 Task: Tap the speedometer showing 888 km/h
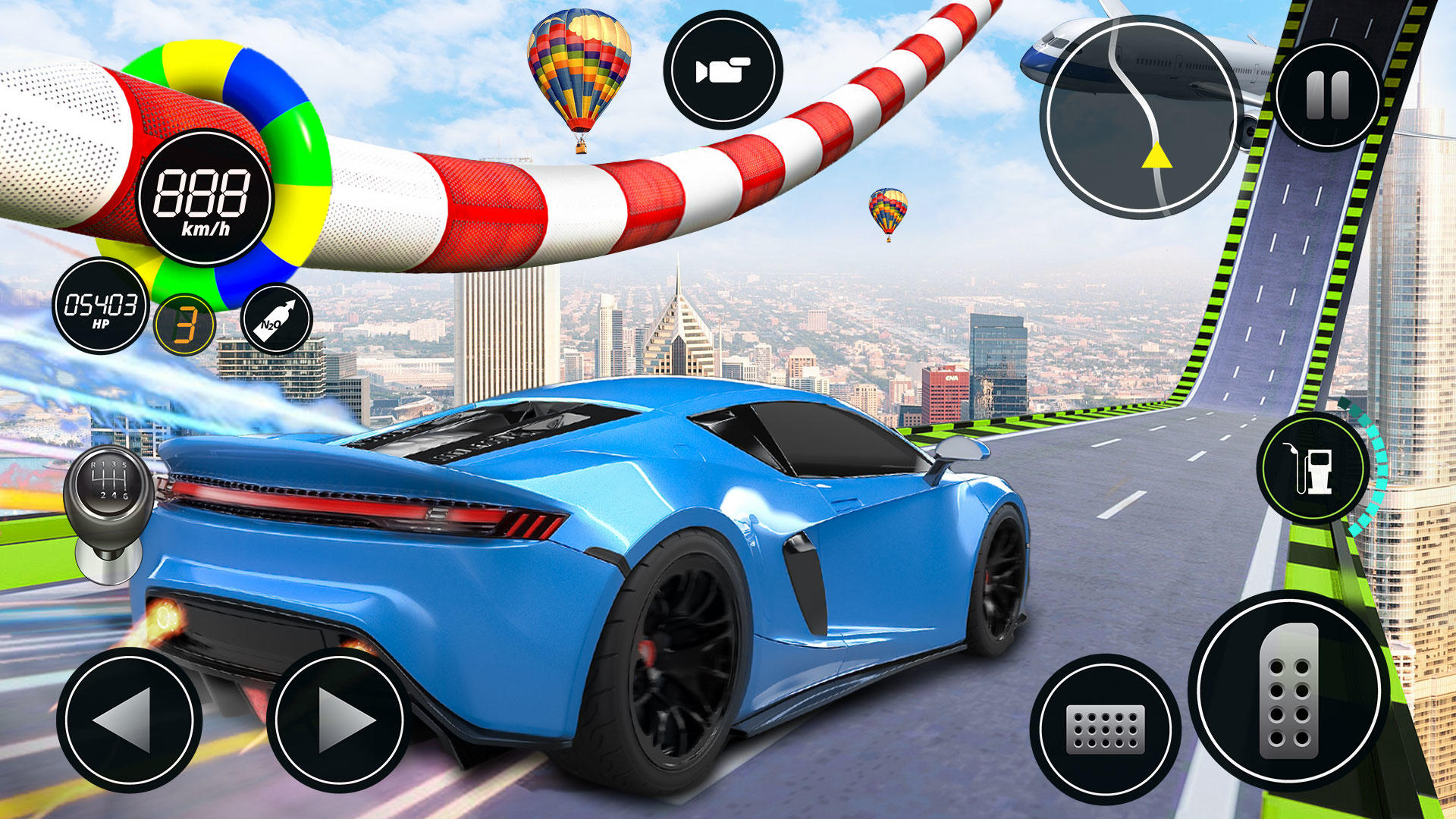pyautogui.click(x=203, y=205)
